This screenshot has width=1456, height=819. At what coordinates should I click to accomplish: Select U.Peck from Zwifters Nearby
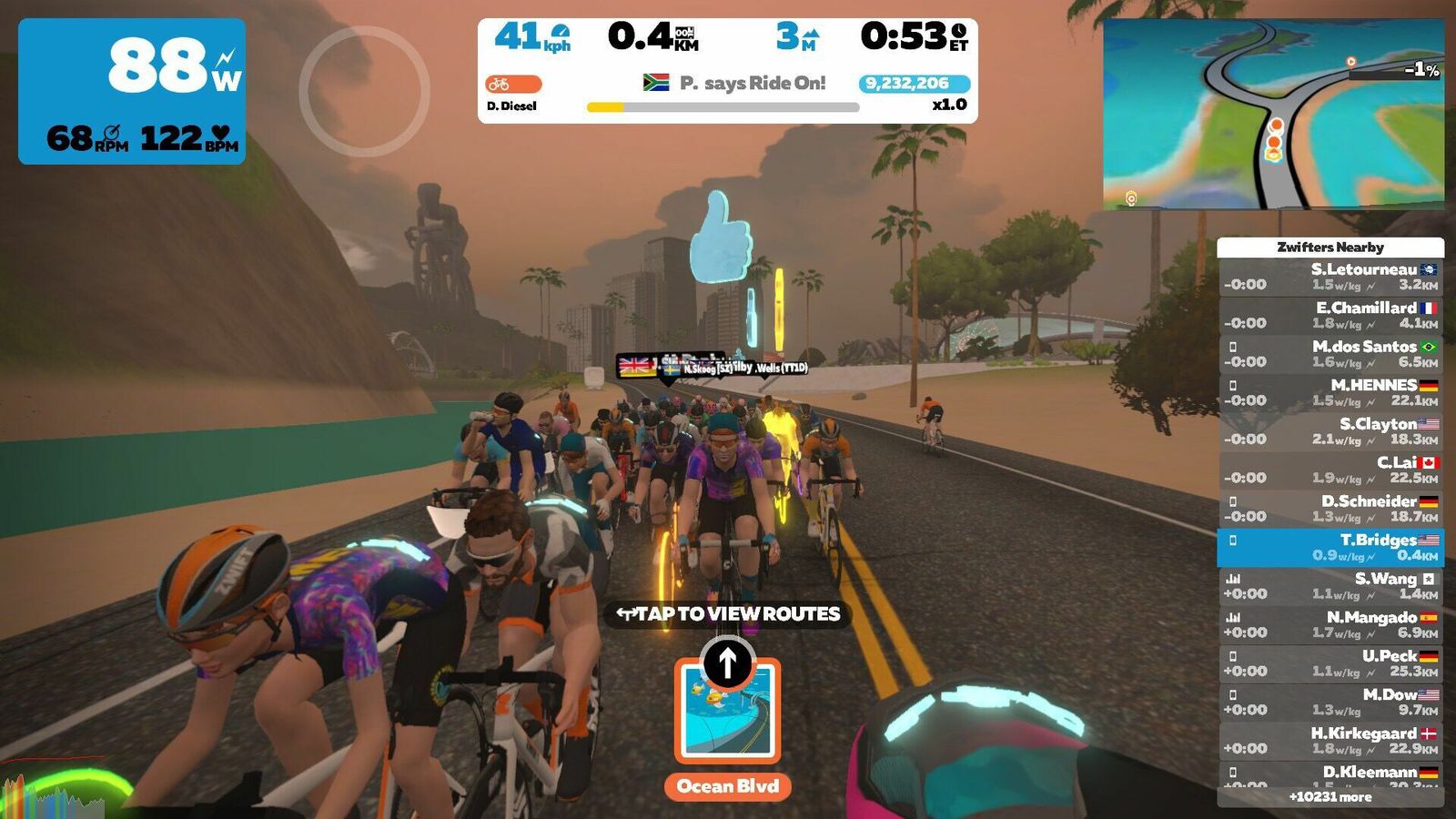[x=1330, y=663]
